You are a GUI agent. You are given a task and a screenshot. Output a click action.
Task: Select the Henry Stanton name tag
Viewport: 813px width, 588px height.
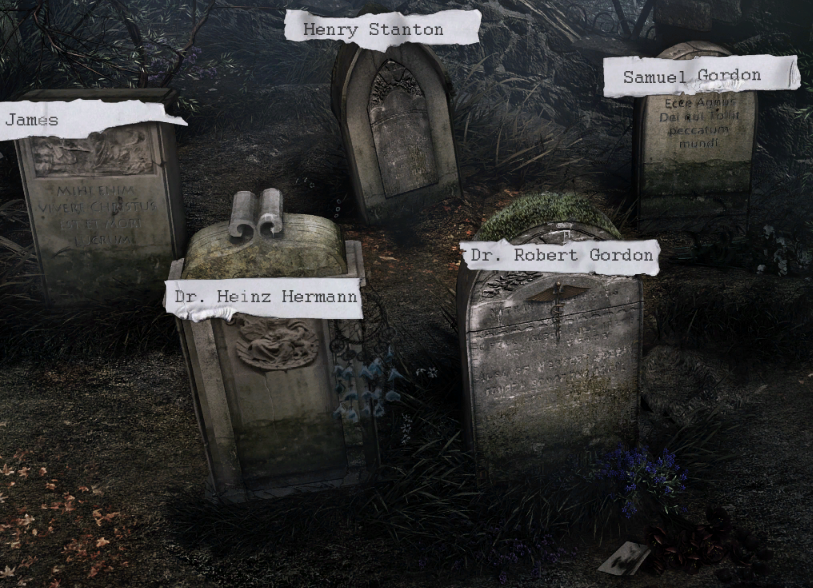(381, 29)
